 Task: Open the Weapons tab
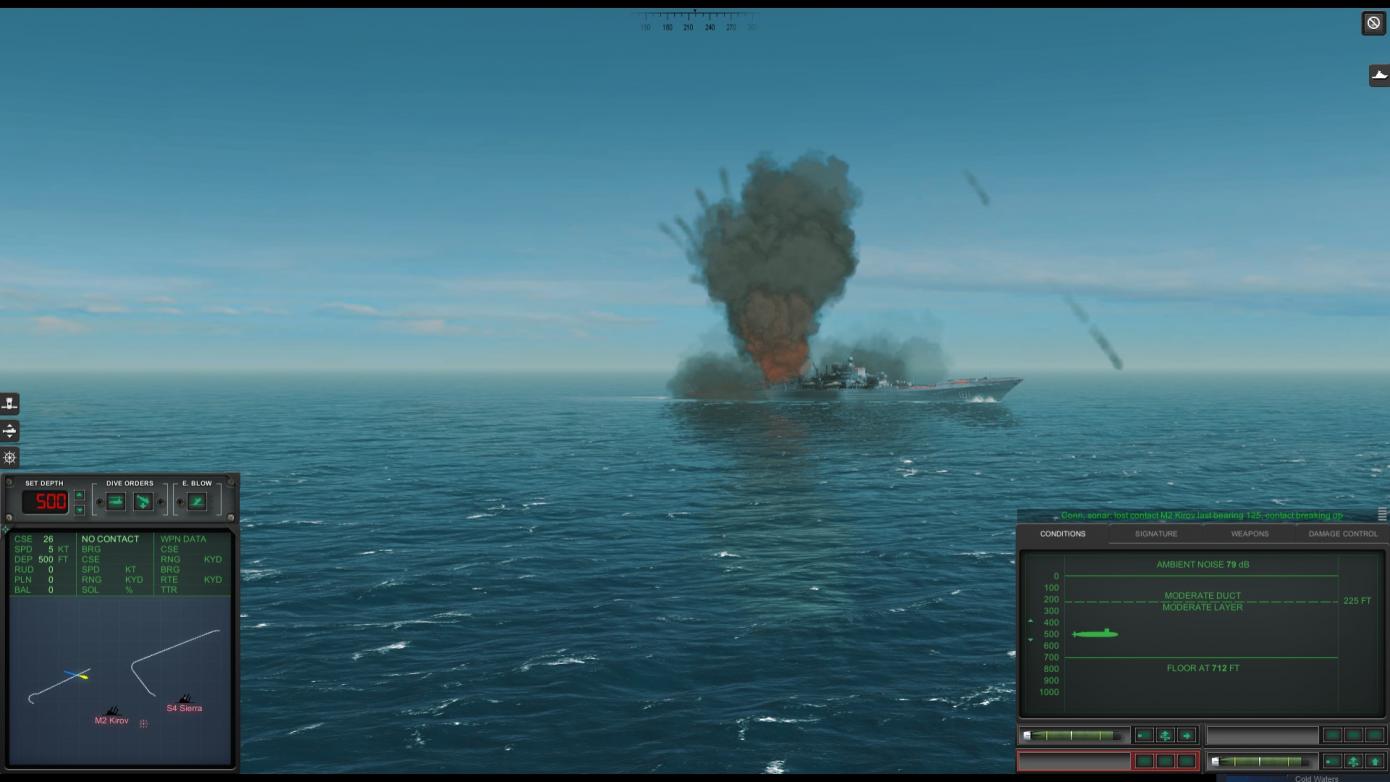(x=1249, y=534)
